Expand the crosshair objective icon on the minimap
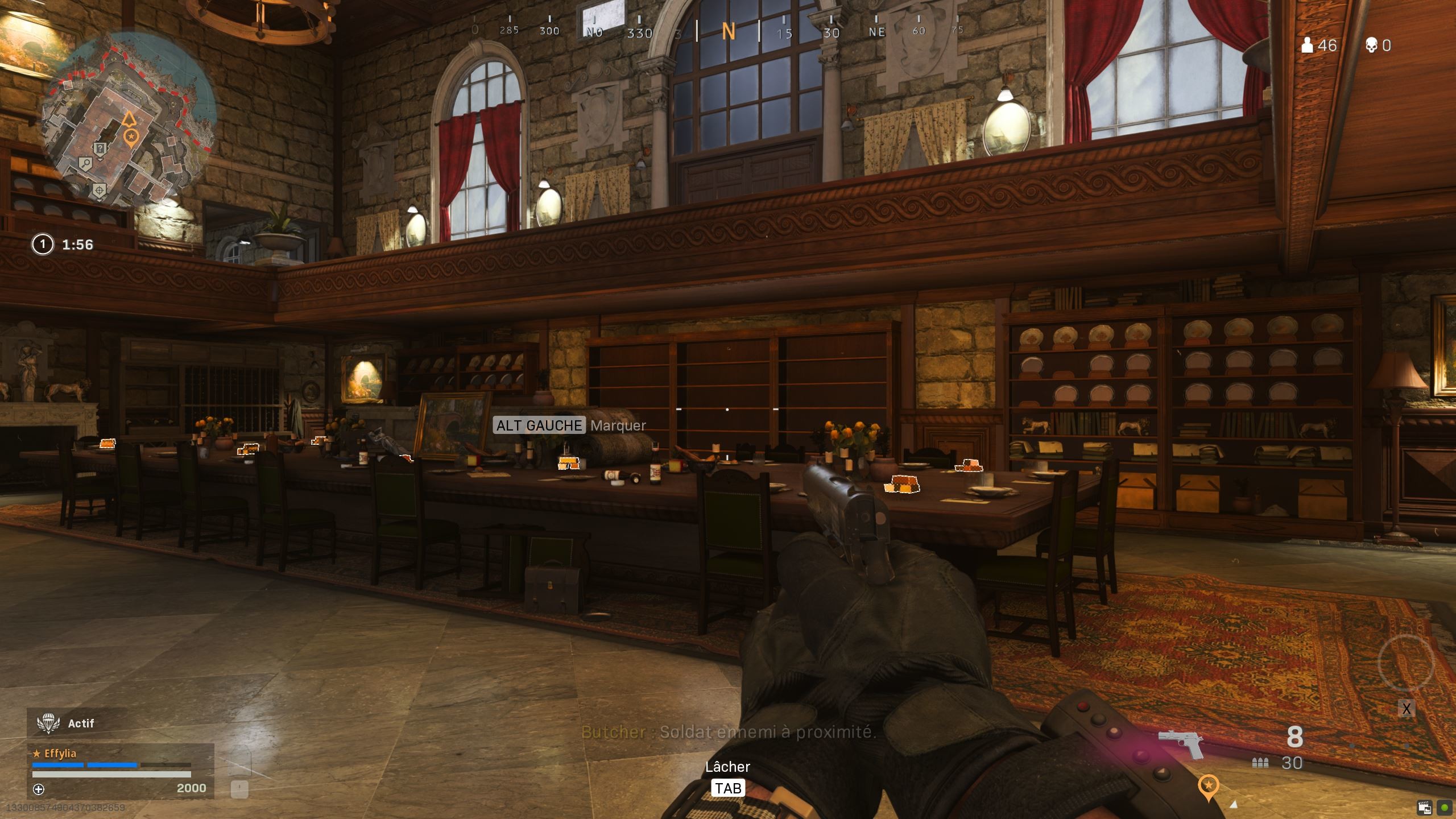 click(100, 191)
